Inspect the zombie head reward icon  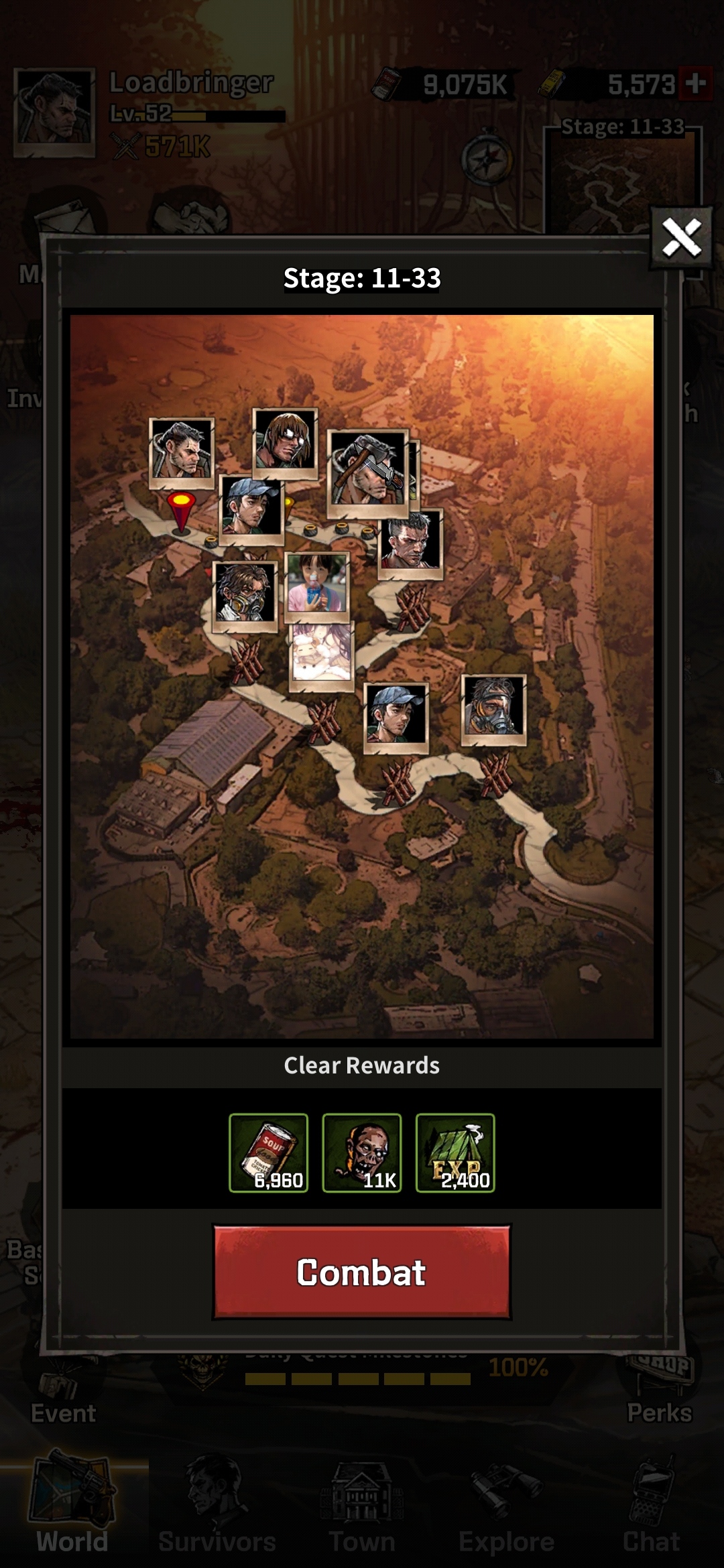point(362,1153)
